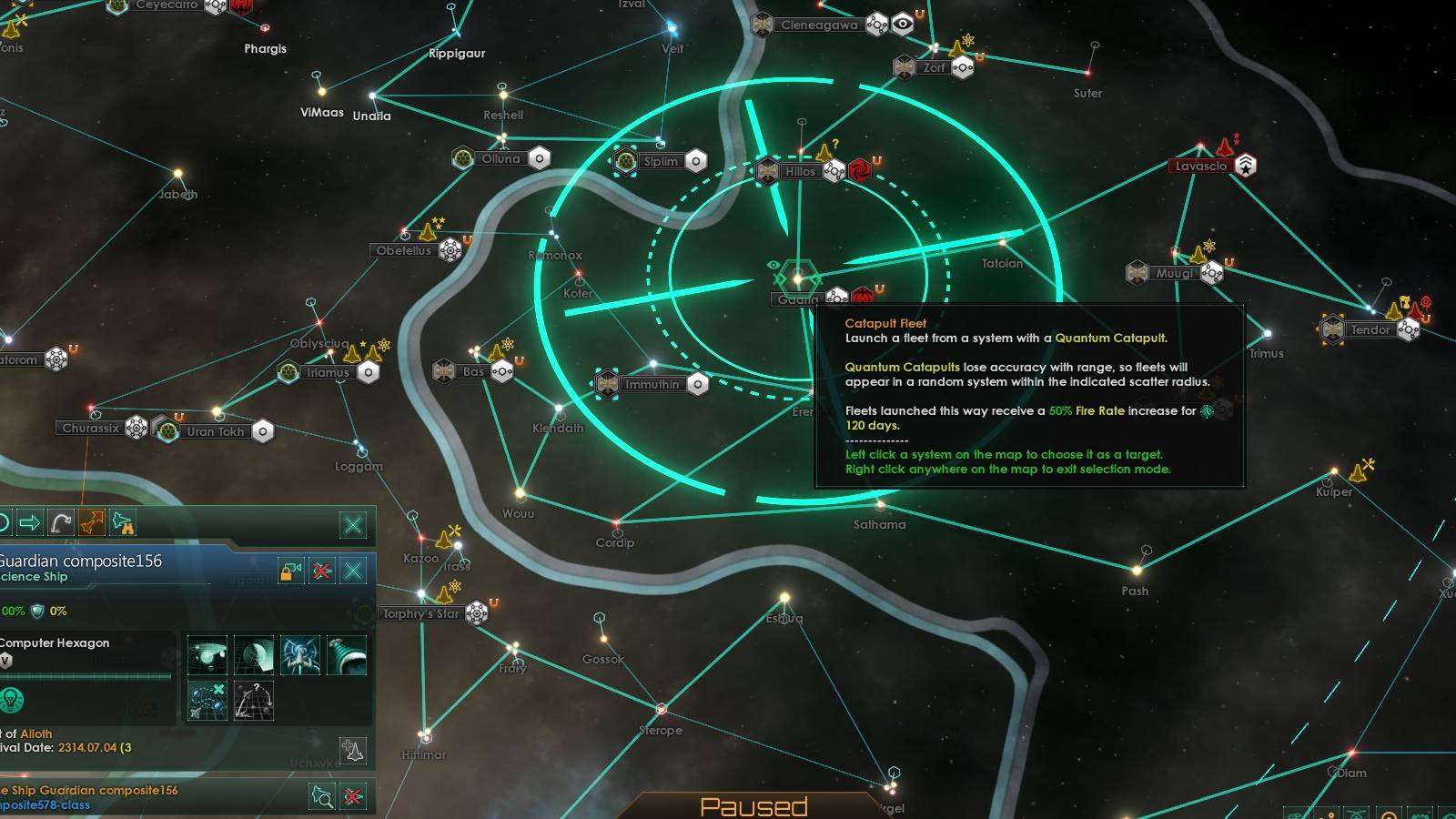
Task: Select the wormhole-shaped ship order icon
Action: coord(346,654)
